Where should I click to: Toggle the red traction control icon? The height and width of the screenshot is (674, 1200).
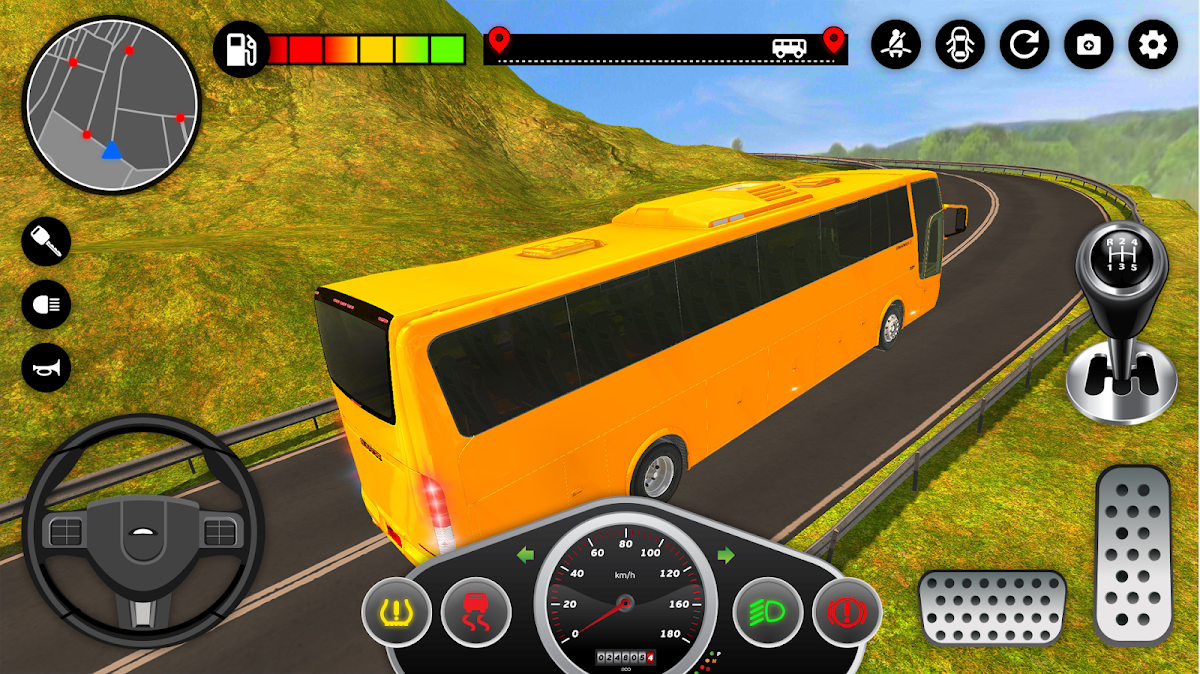pyautogui.click(x=476, y=610)
